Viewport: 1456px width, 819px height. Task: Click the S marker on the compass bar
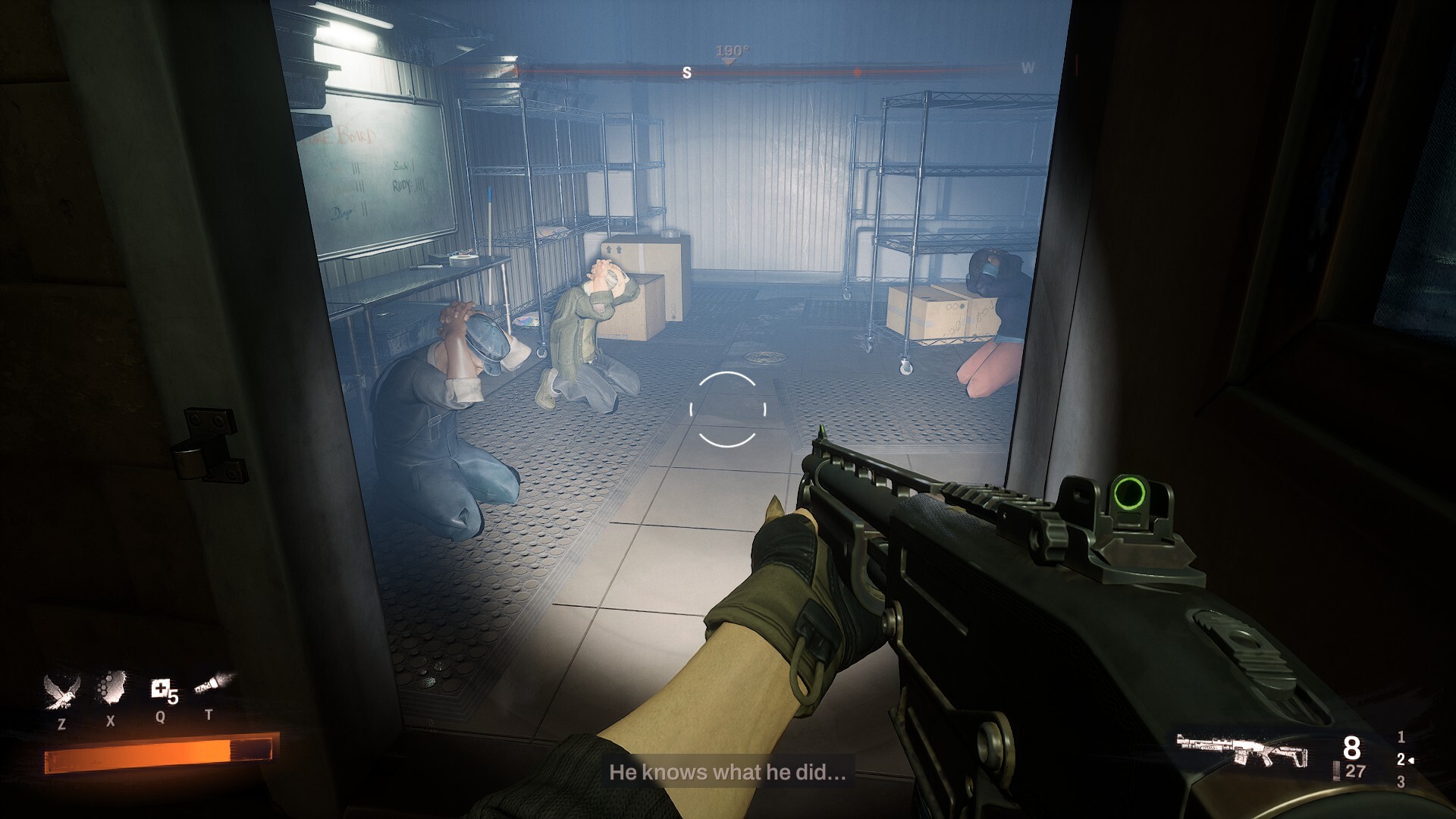tap(687, 73)
